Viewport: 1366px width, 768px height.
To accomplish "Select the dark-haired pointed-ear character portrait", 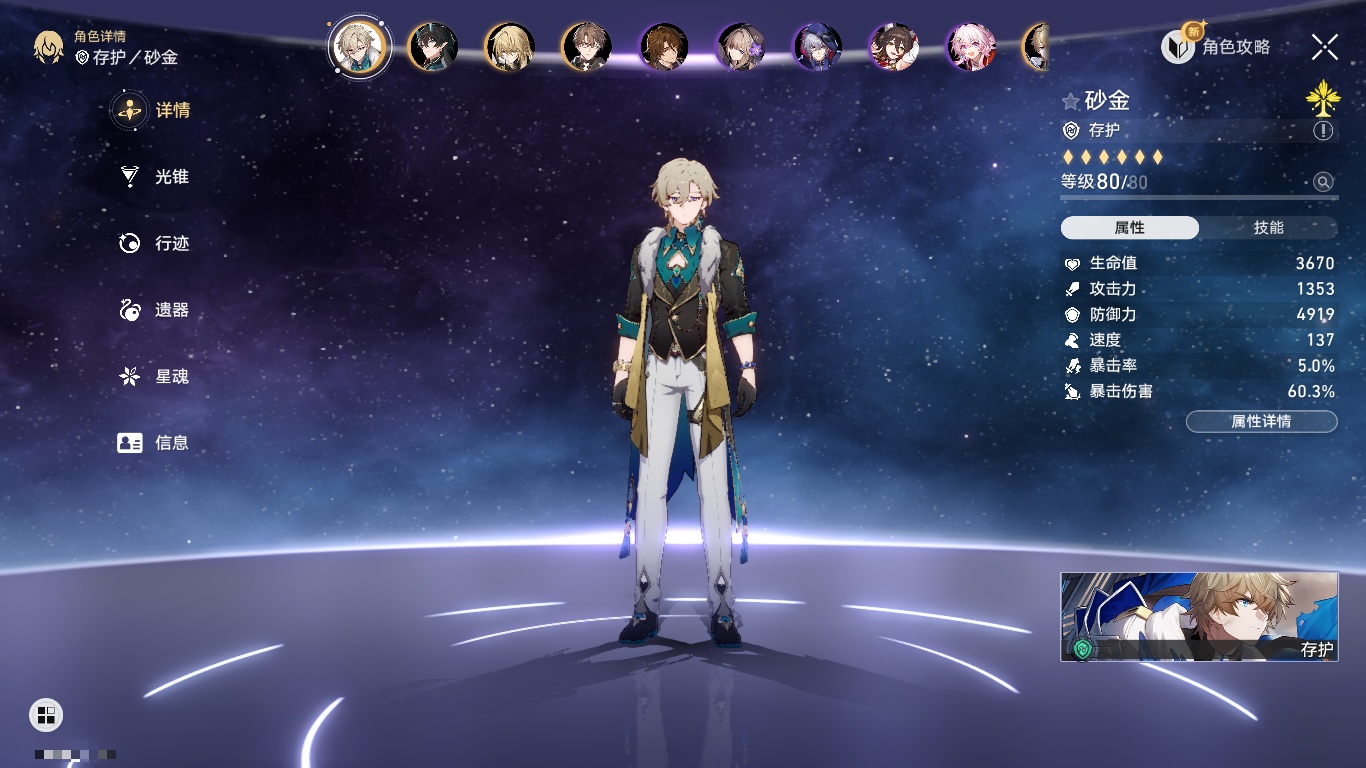I will click(433, 47).
